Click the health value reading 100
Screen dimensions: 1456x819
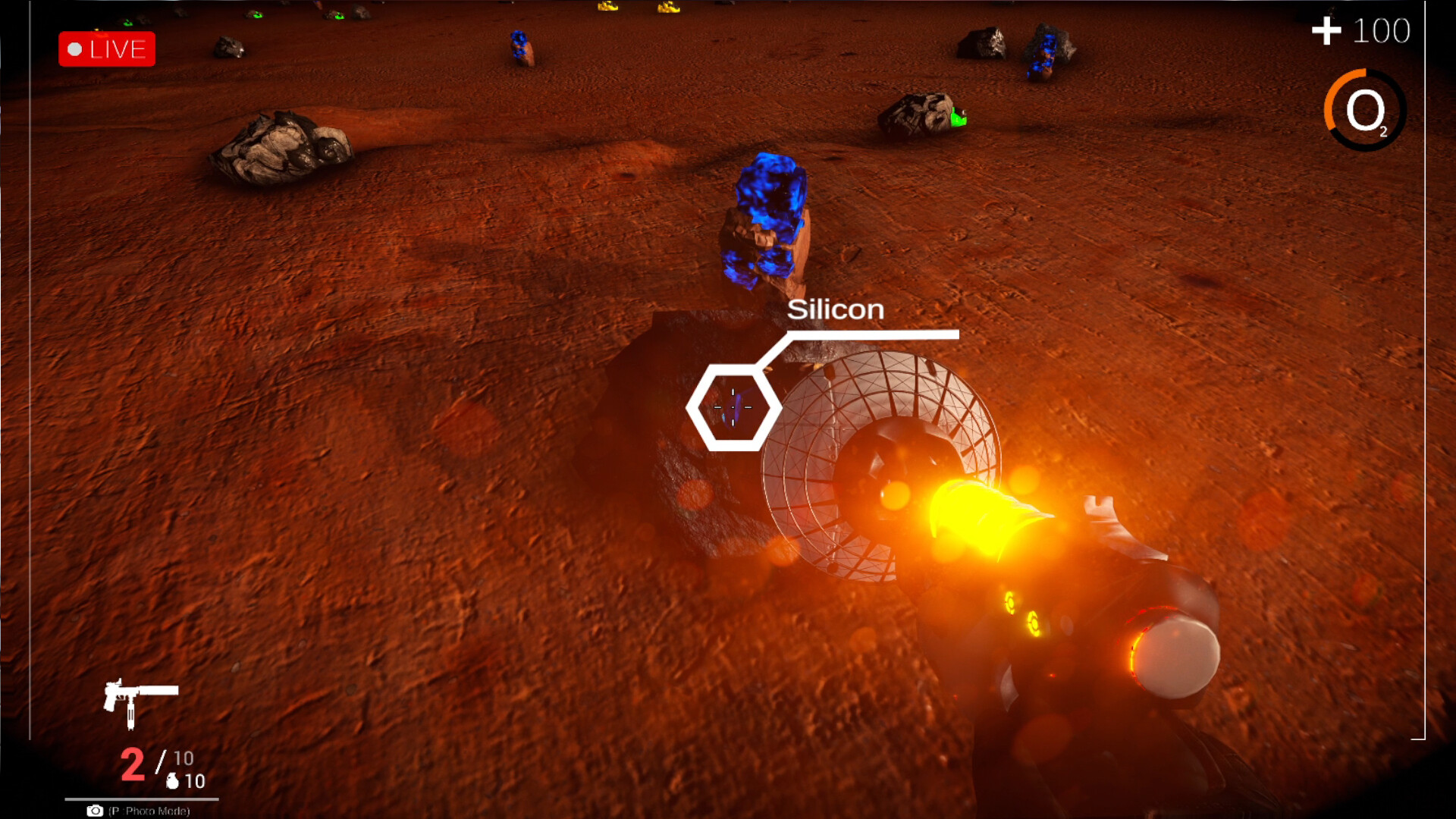coord(1382,30)
